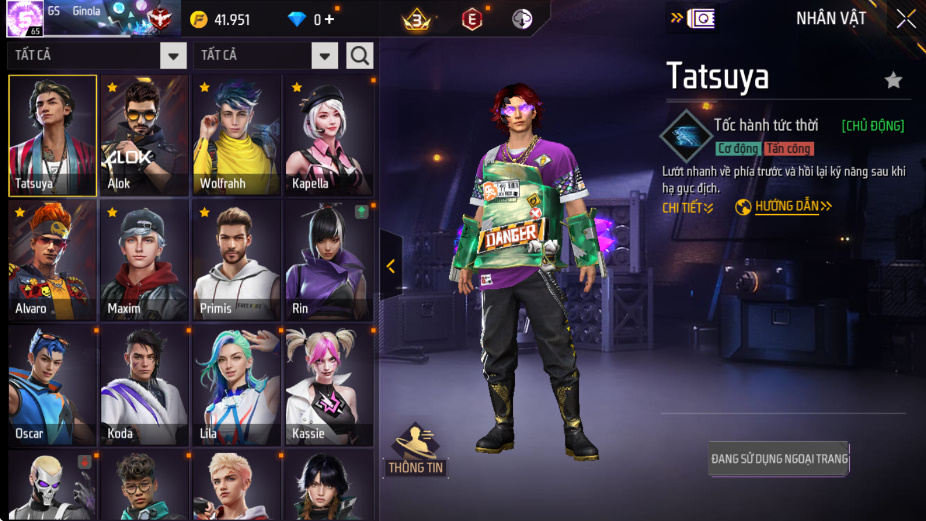
Task: Choose the Wolfrahh character portrait
Action: click(236, 135)
